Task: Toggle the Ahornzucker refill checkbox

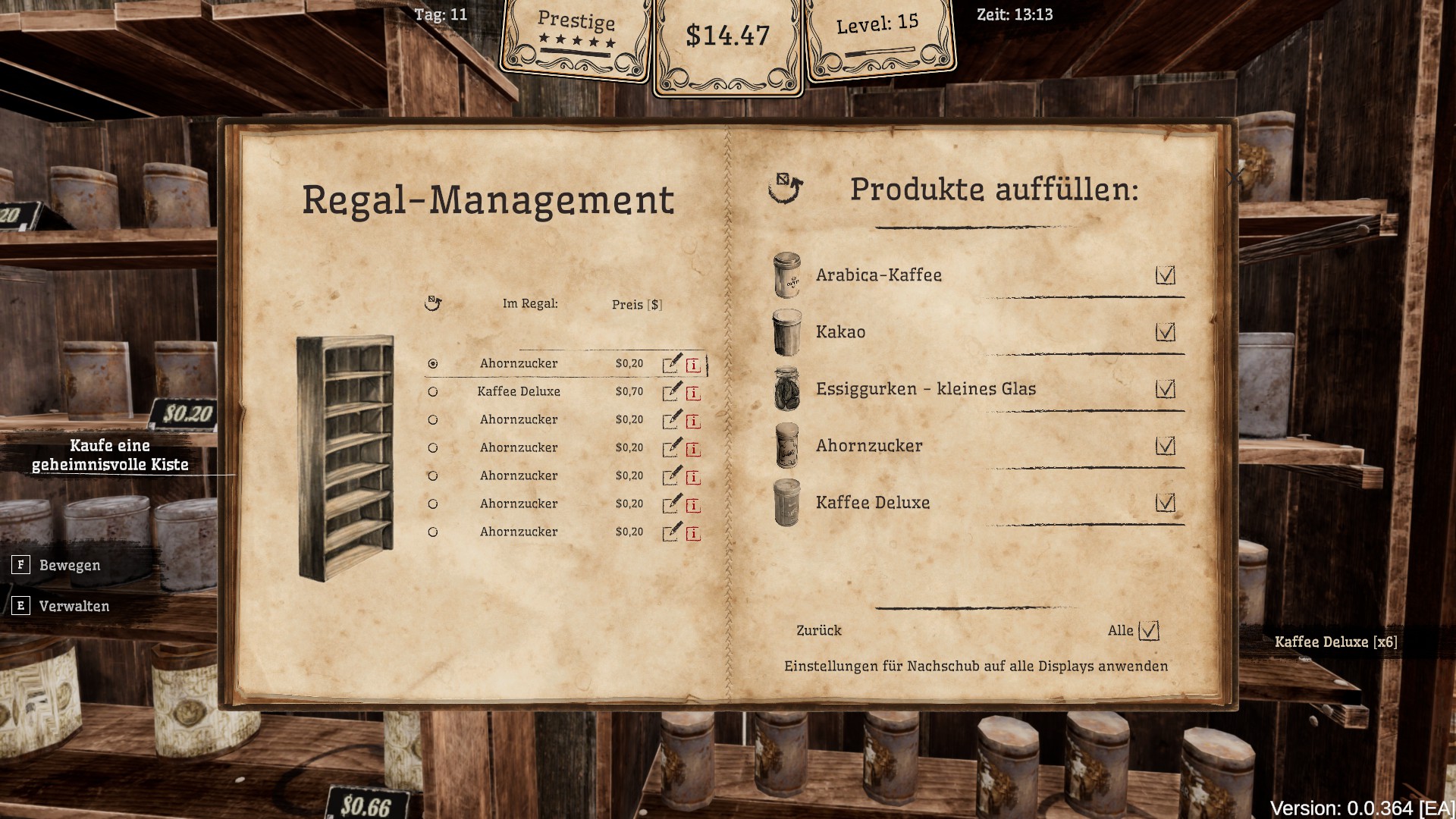Action: pos(1165,445)
